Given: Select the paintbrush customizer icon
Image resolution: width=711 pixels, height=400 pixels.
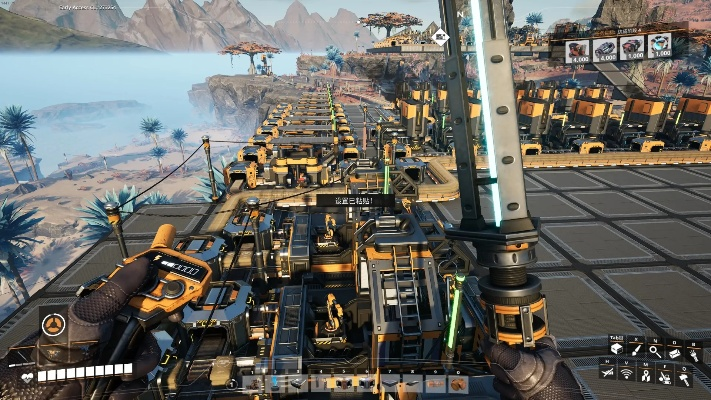Looking at the screenshot, I should (637, 349).
